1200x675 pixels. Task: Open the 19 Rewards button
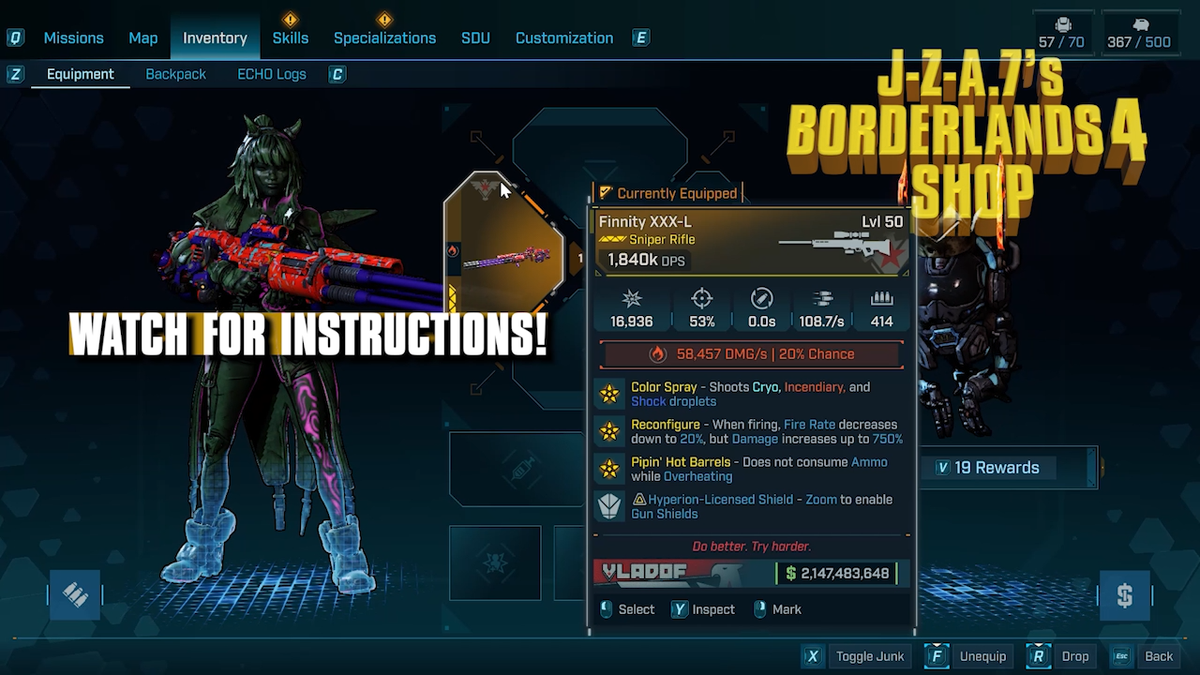(x=995, y=467)
